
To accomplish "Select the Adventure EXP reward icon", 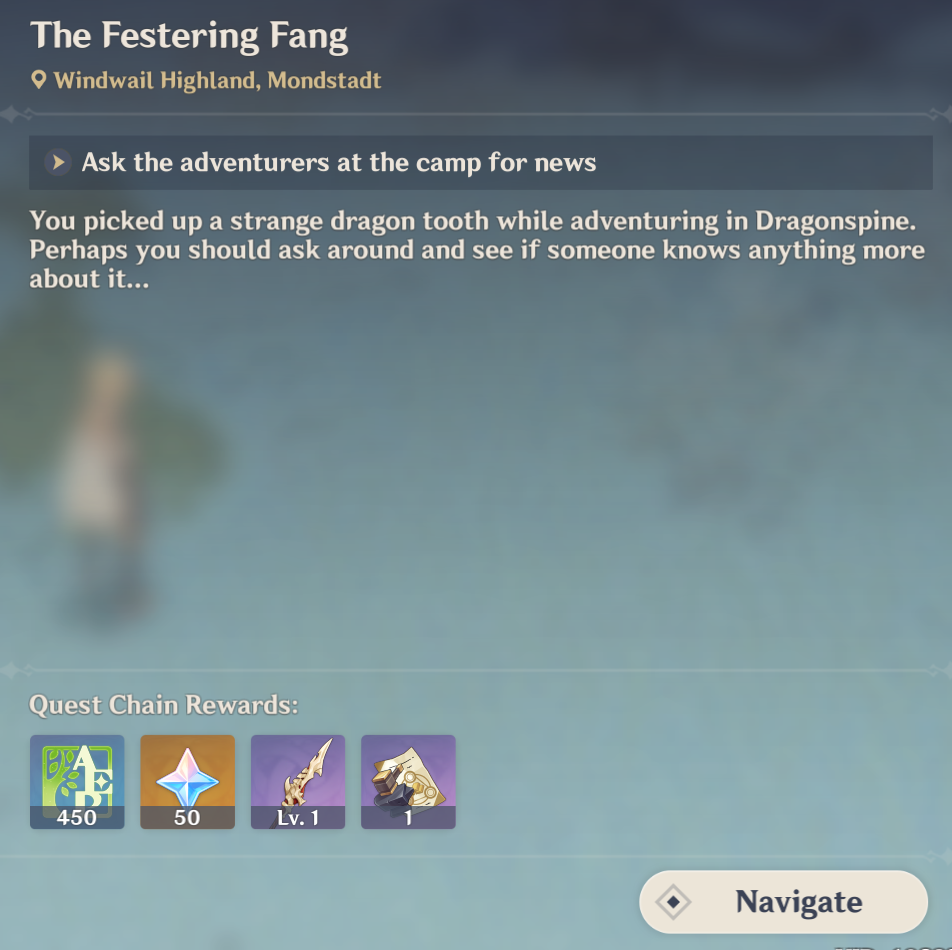I will click(x=77, y=781).
